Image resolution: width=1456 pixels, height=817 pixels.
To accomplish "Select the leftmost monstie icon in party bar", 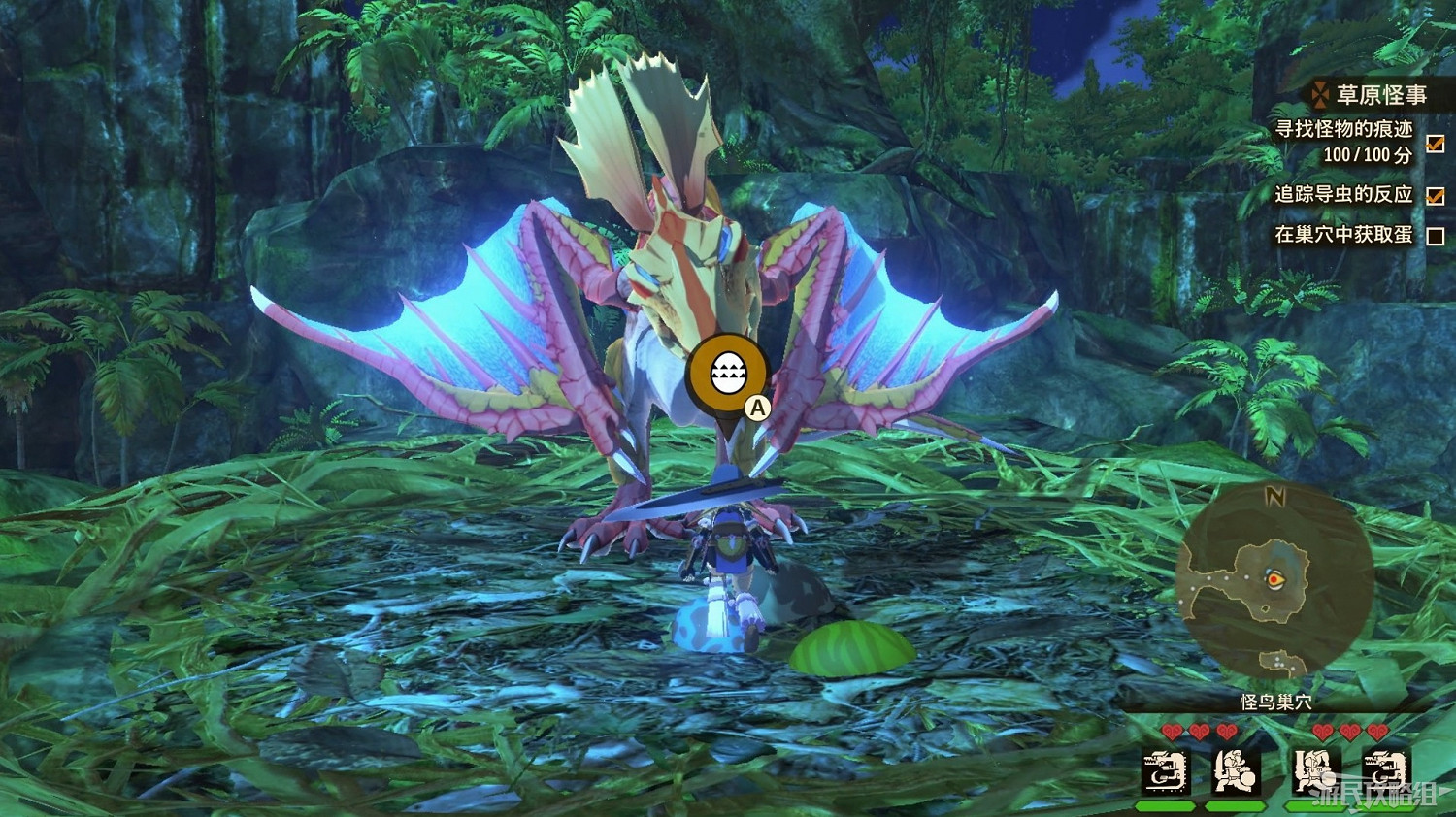I will [1165, 771].
